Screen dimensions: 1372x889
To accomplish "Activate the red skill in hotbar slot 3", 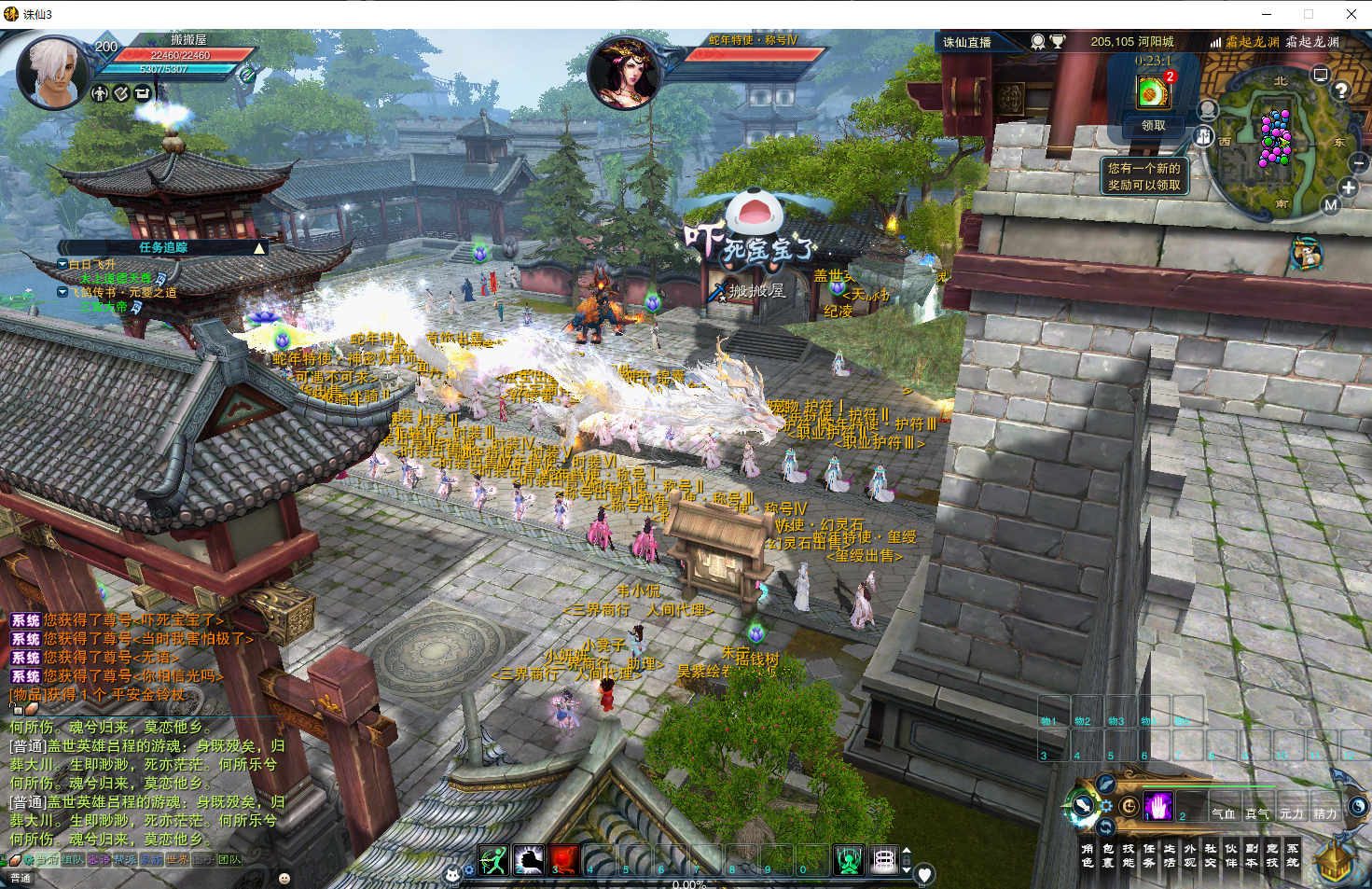I will pyautogui.click(x=564, y=860).
